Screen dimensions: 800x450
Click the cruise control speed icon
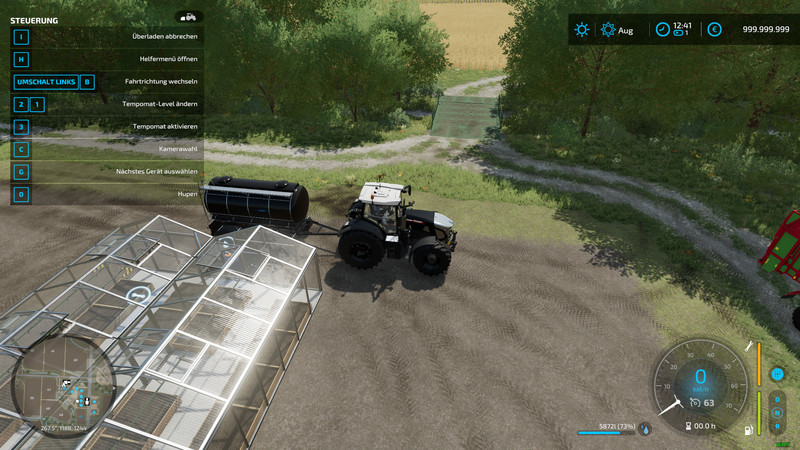click(x=695, y=403)
